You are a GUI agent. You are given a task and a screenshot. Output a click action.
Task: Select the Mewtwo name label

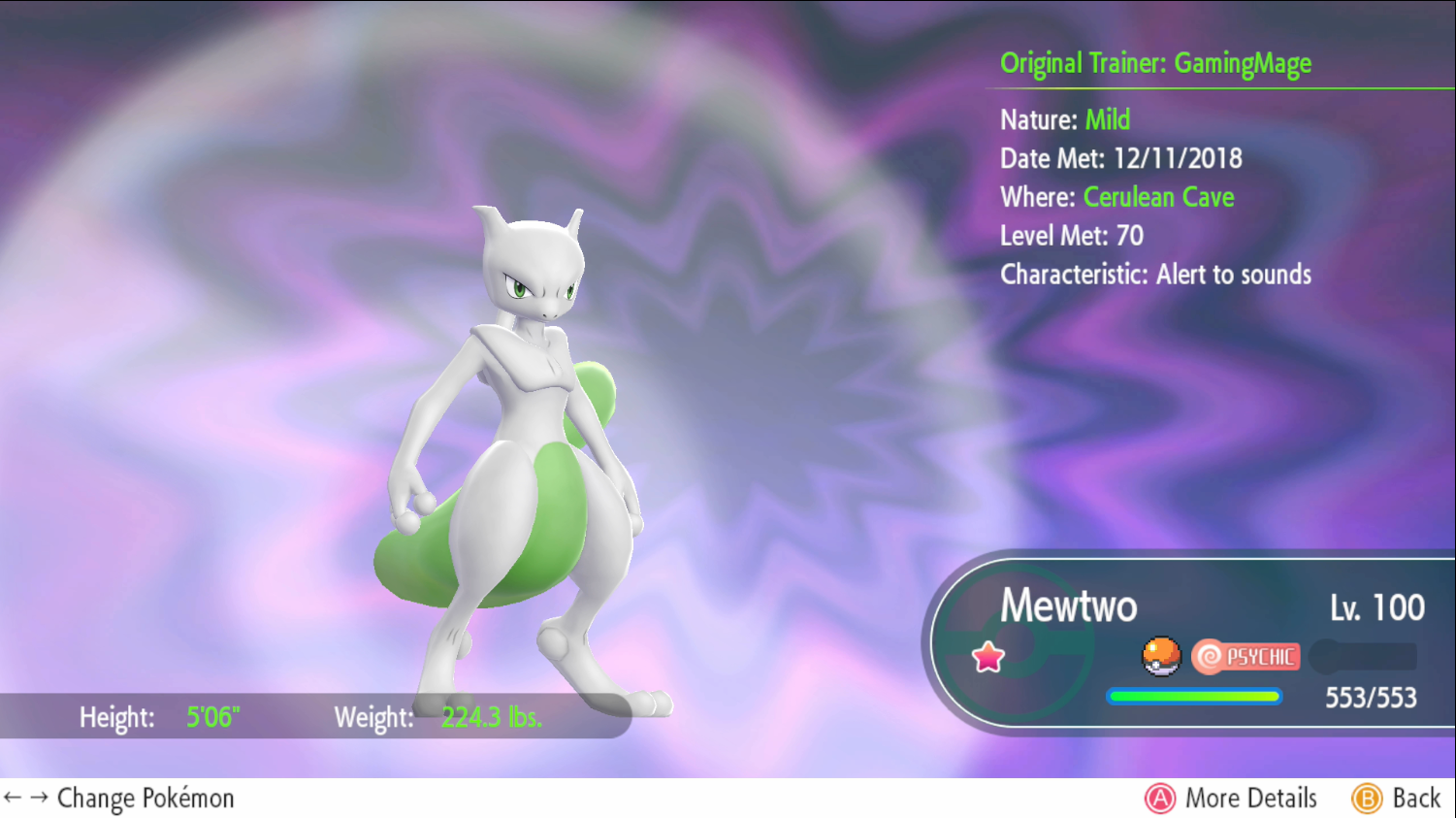(1068, 606)
